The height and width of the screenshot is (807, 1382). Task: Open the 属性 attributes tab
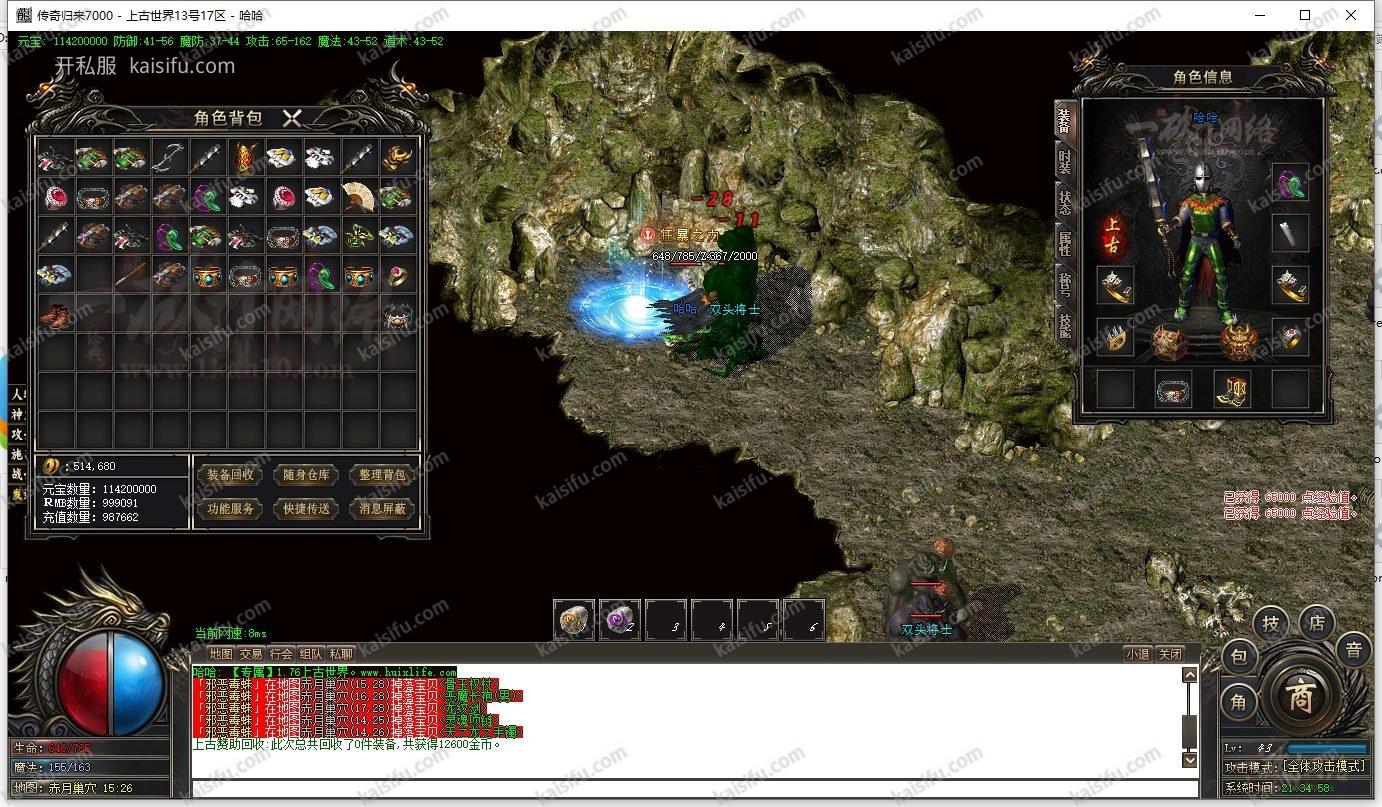click(1065, 242)
